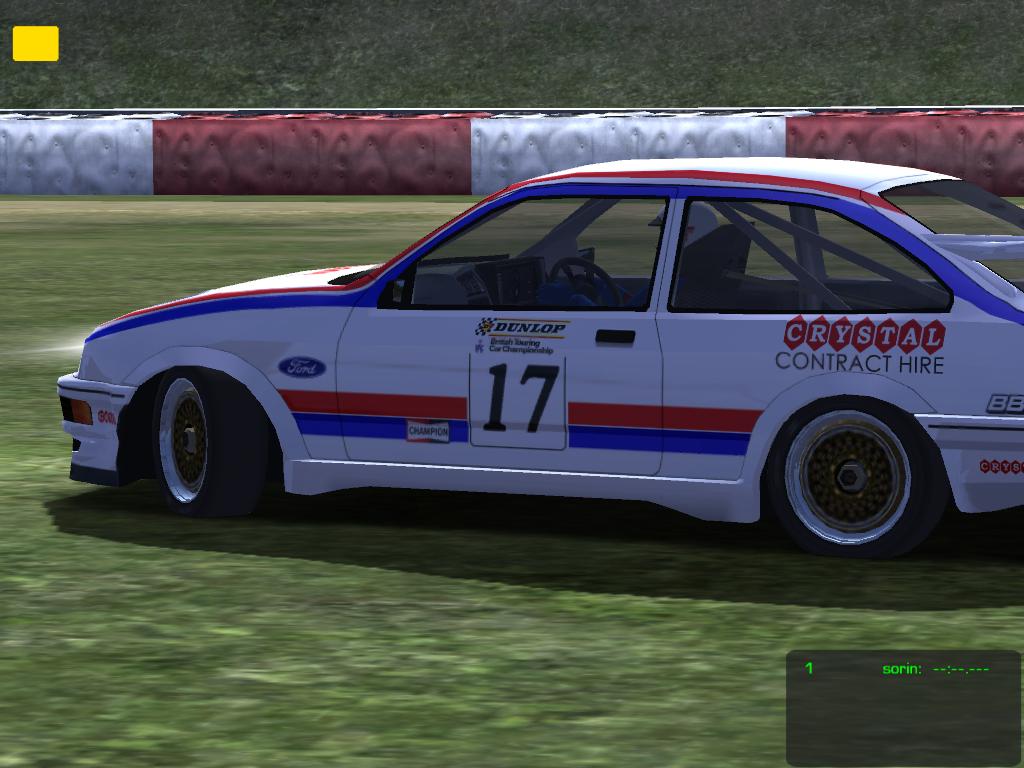Click the yellow flag indicator
The width and height of the screenshot is (1024, 768).
(x=35, y=44)
